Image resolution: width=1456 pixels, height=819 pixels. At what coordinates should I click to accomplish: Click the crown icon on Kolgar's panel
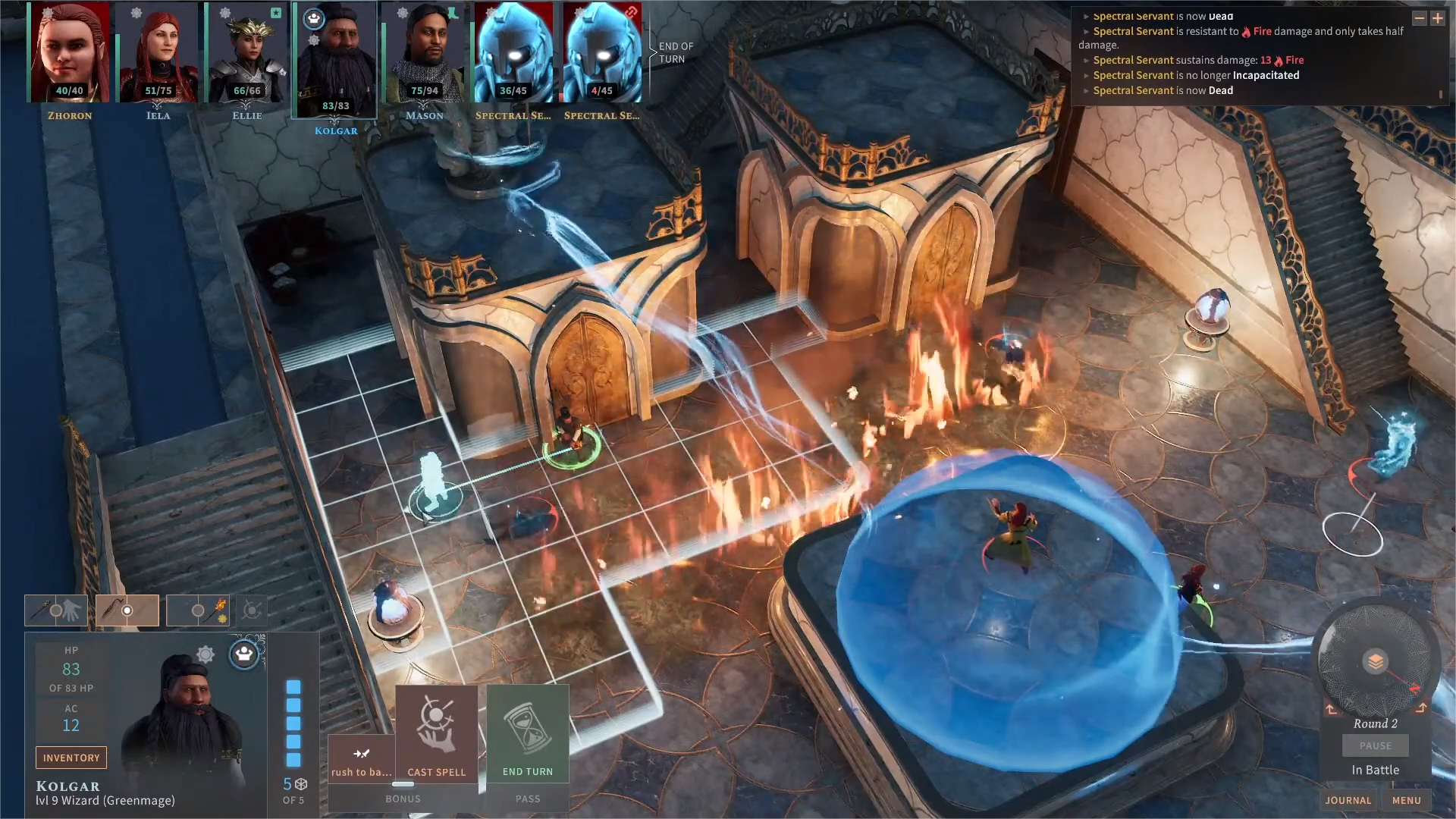[244, 654]
